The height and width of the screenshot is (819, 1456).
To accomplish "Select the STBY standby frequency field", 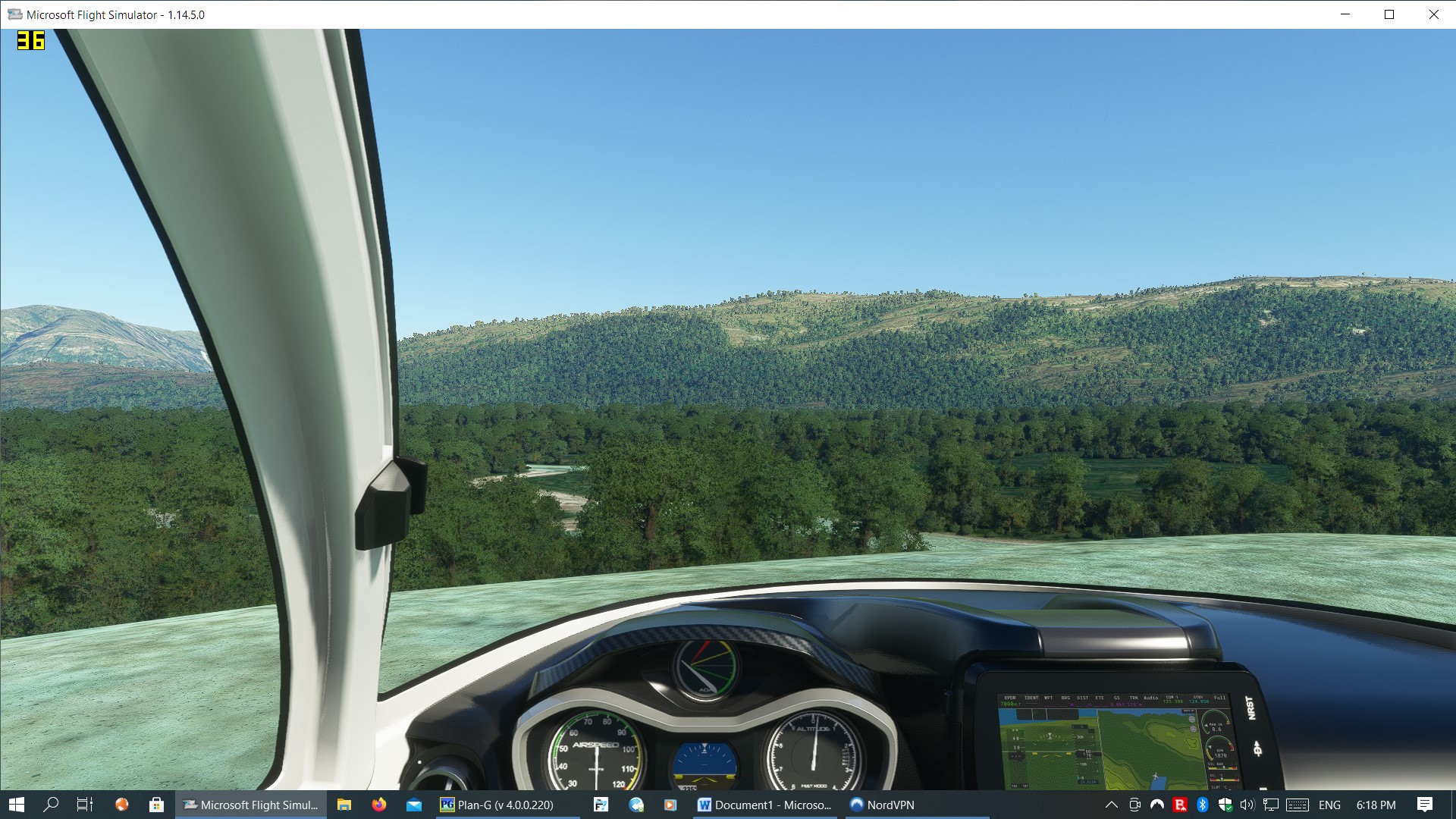I will [1199, 699].
